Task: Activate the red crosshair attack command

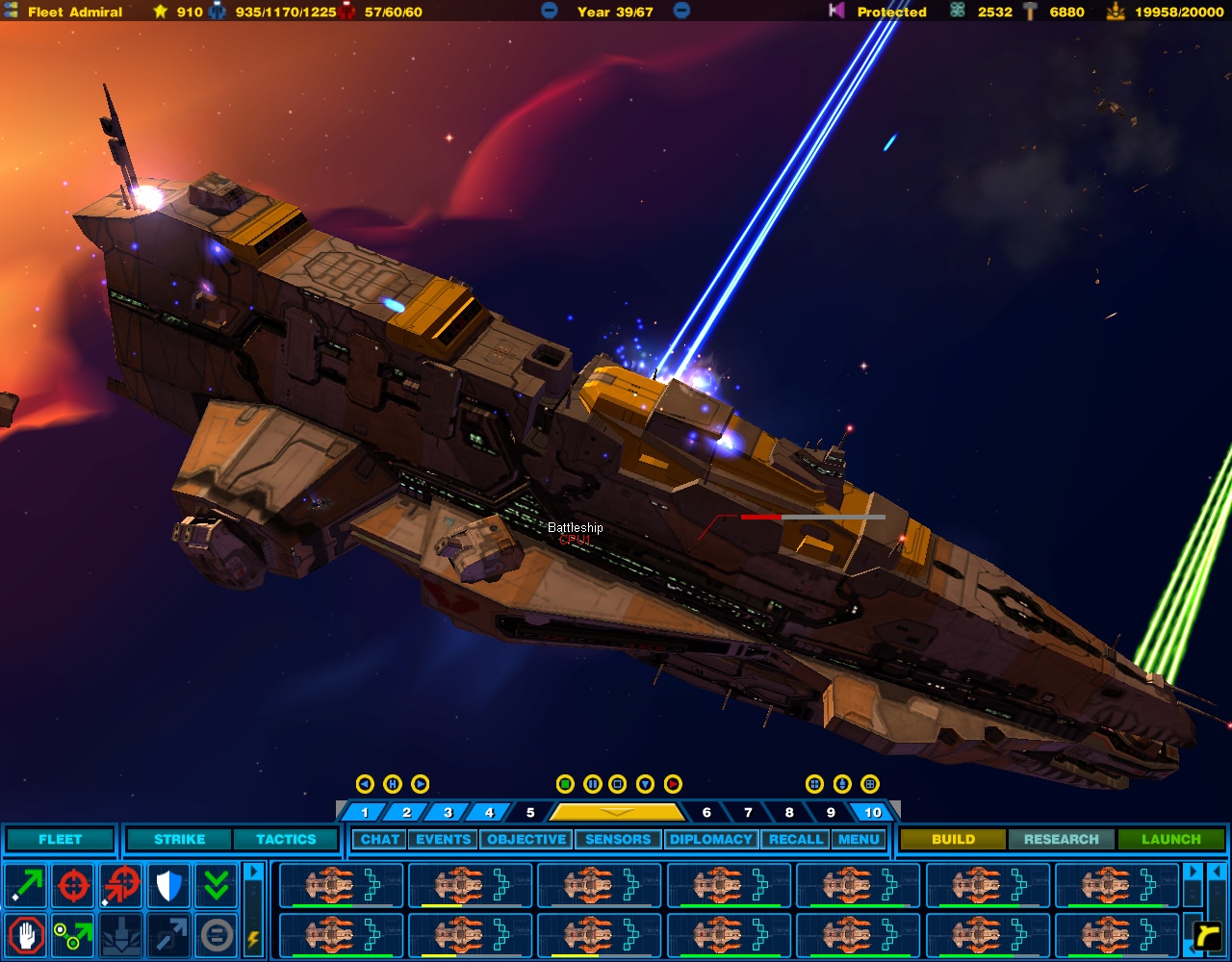Action: pyautogui.click(x=74, y=885)
